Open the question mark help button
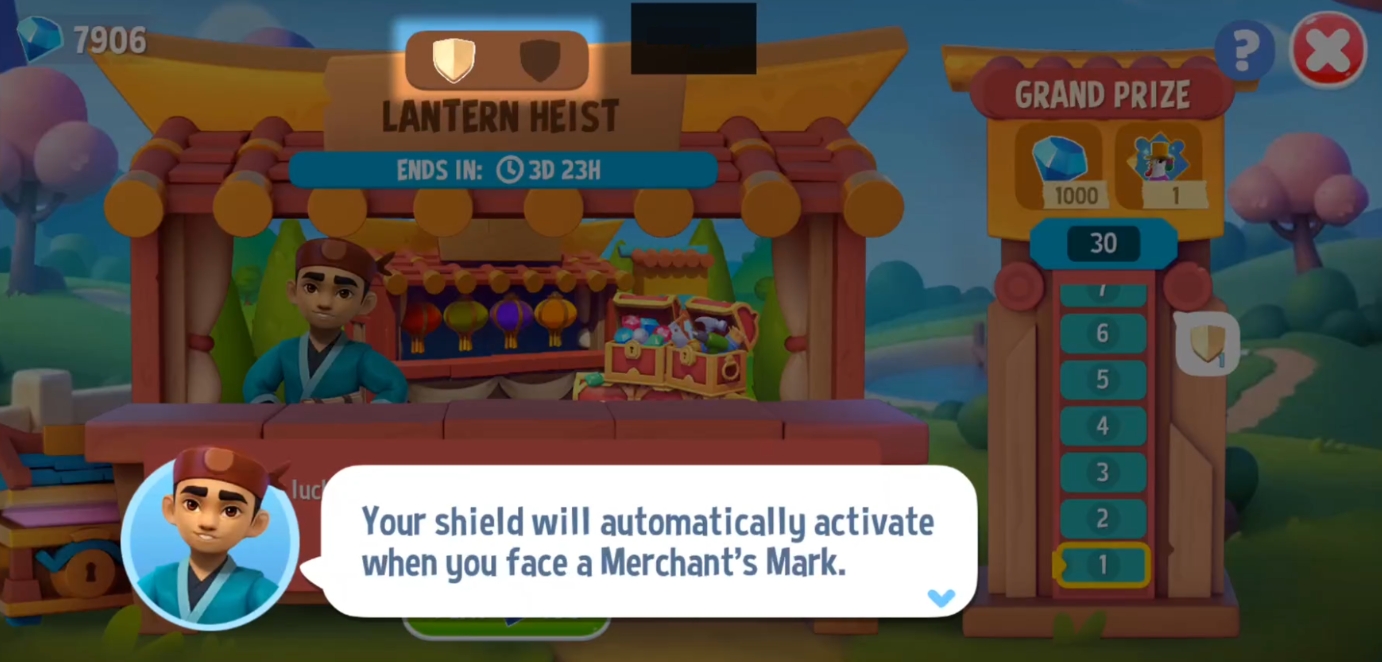The height and width of the screenshot is (662, 1382). [1245, 50]
